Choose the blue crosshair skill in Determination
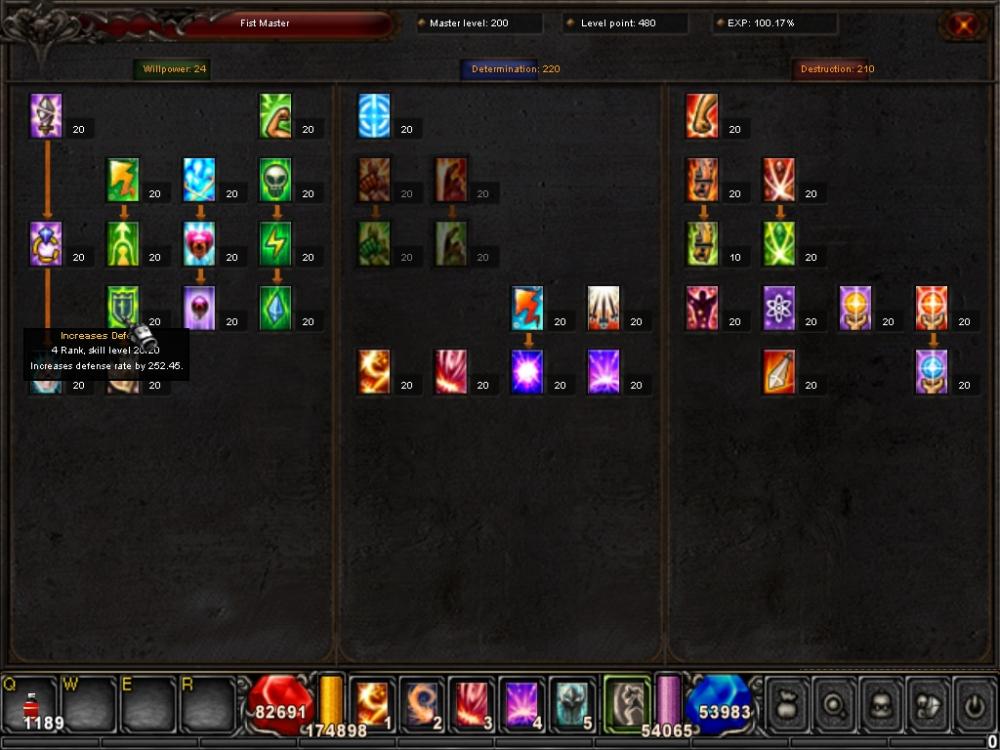 pos(374,115)
